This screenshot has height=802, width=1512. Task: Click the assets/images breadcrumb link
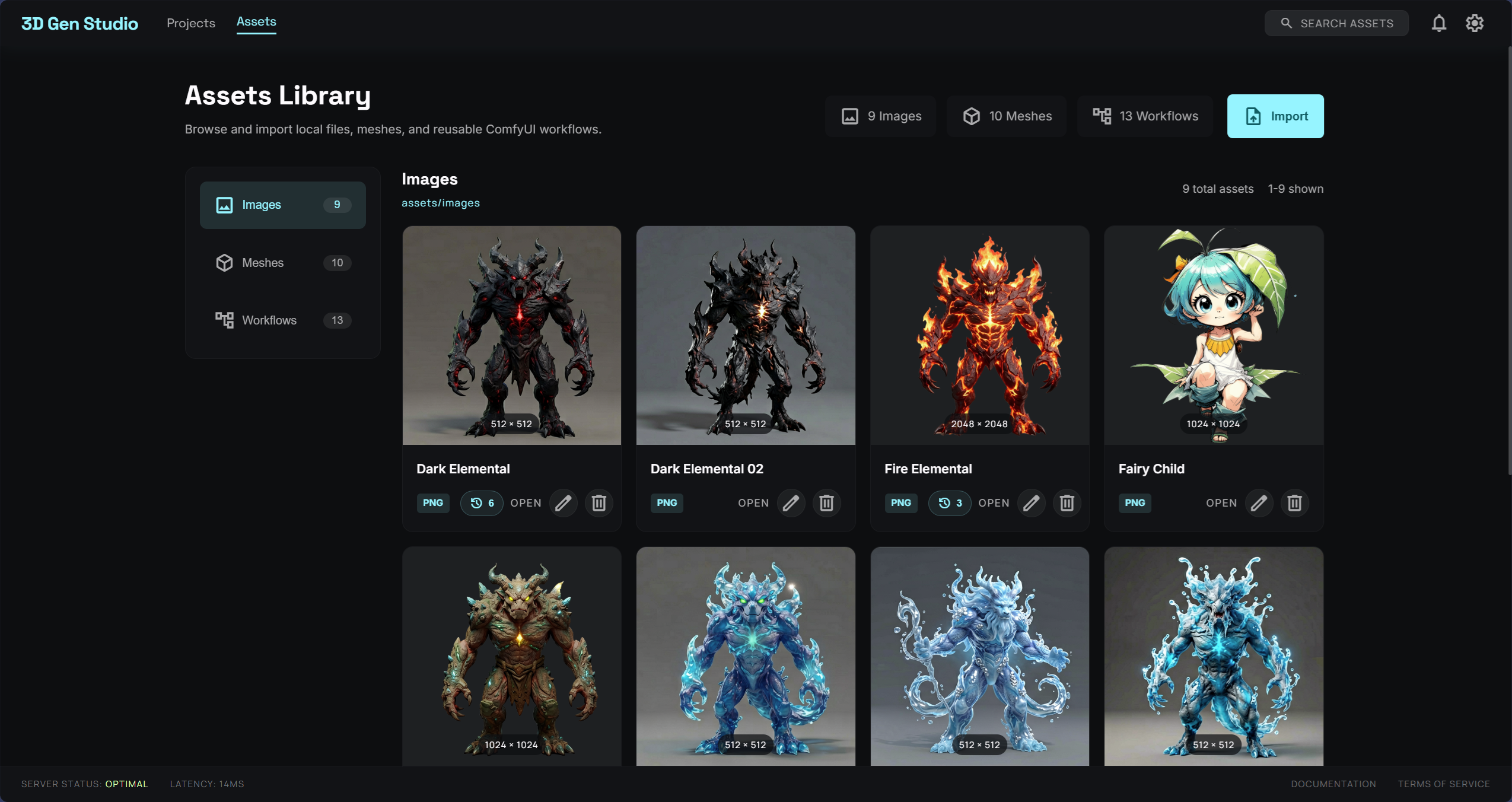(440, 203)
